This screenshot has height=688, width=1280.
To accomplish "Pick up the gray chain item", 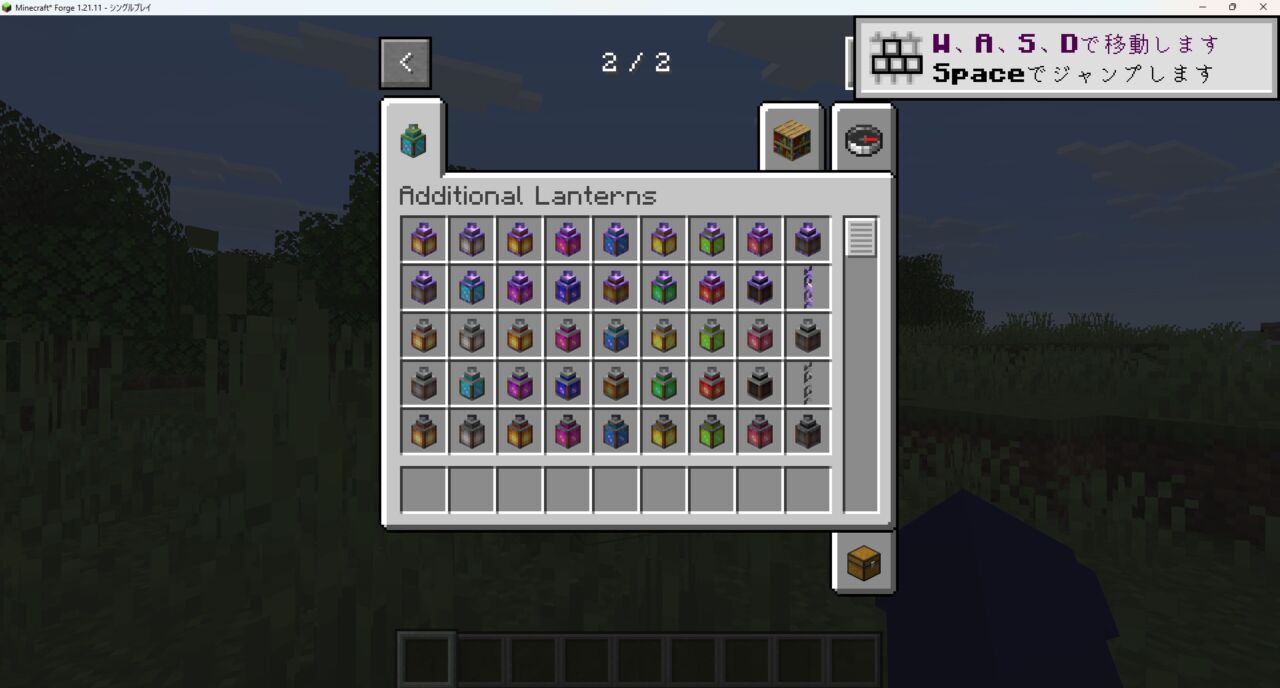I will point(807,384).
